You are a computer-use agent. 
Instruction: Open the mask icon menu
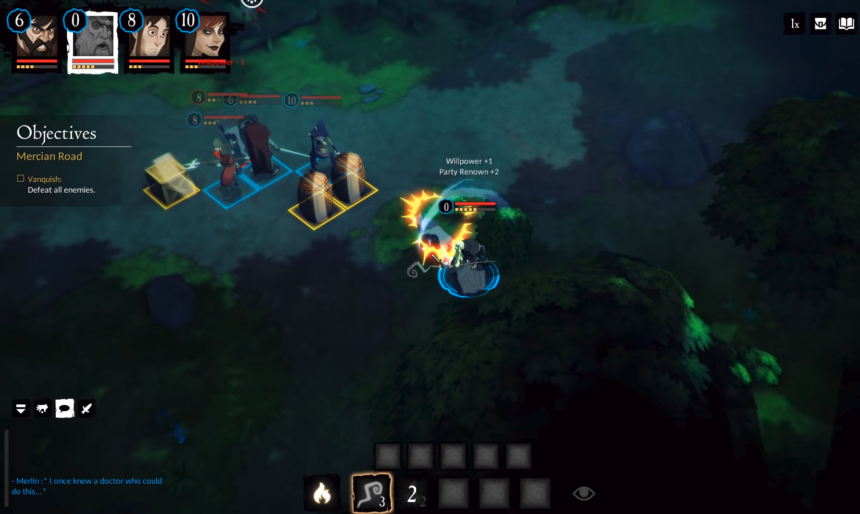coord(821,24)
